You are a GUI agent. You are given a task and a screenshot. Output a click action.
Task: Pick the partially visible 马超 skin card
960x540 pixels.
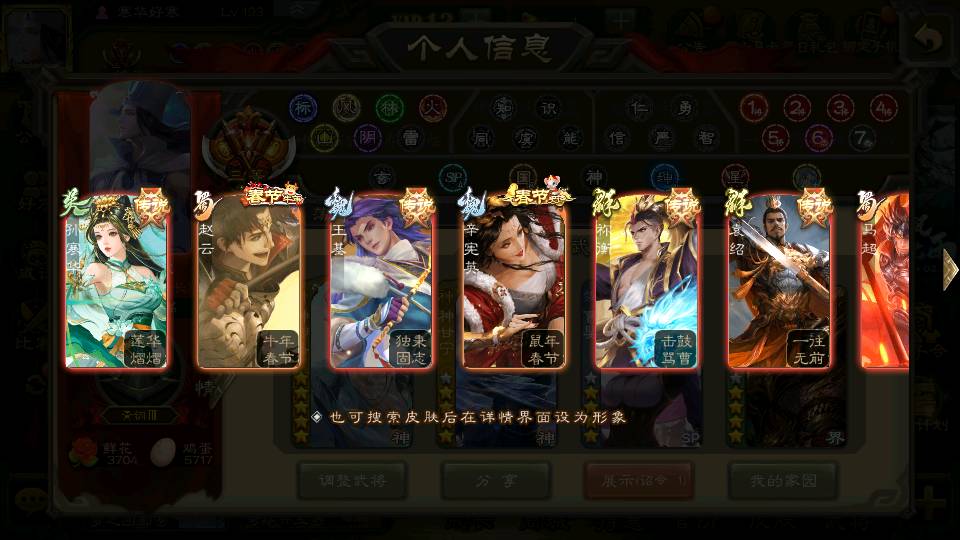pyautogui.click(x=884, y=282)
